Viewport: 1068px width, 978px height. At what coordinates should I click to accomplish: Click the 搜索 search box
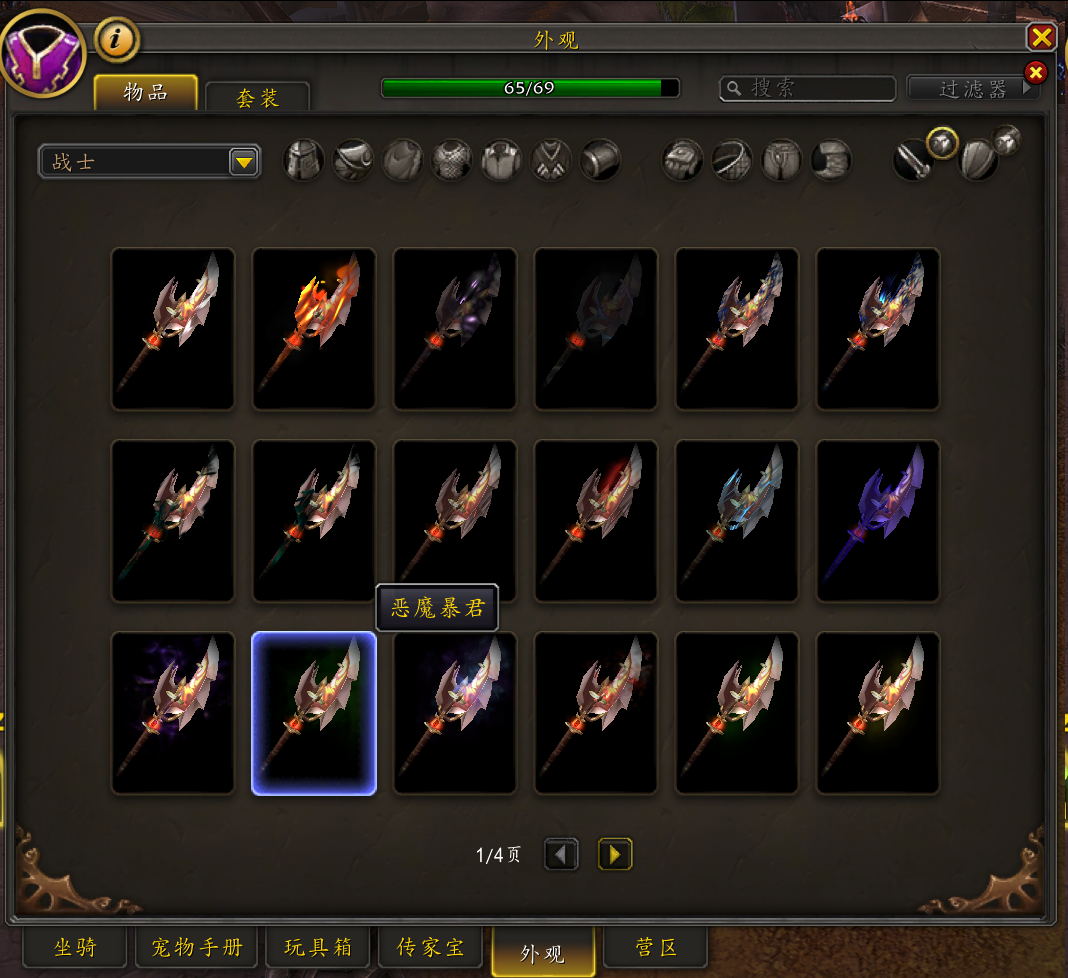(808, 89)
